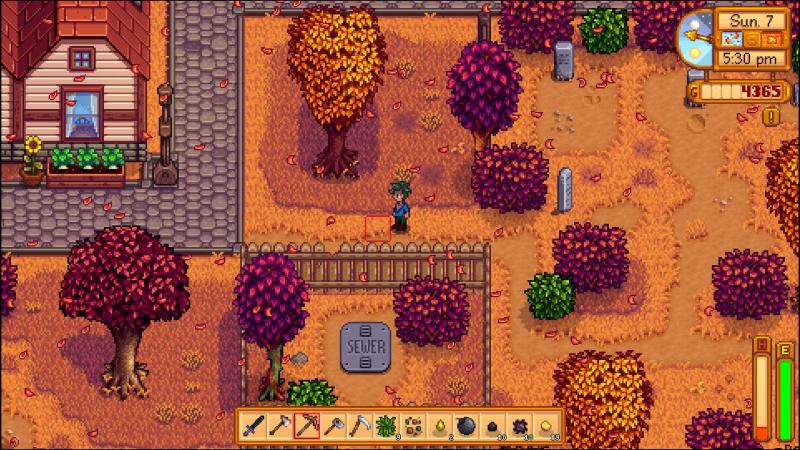Viewport: 800px width, 450px height.
Task: Open the journal exclamation mark icon
Action: [771, 116]
